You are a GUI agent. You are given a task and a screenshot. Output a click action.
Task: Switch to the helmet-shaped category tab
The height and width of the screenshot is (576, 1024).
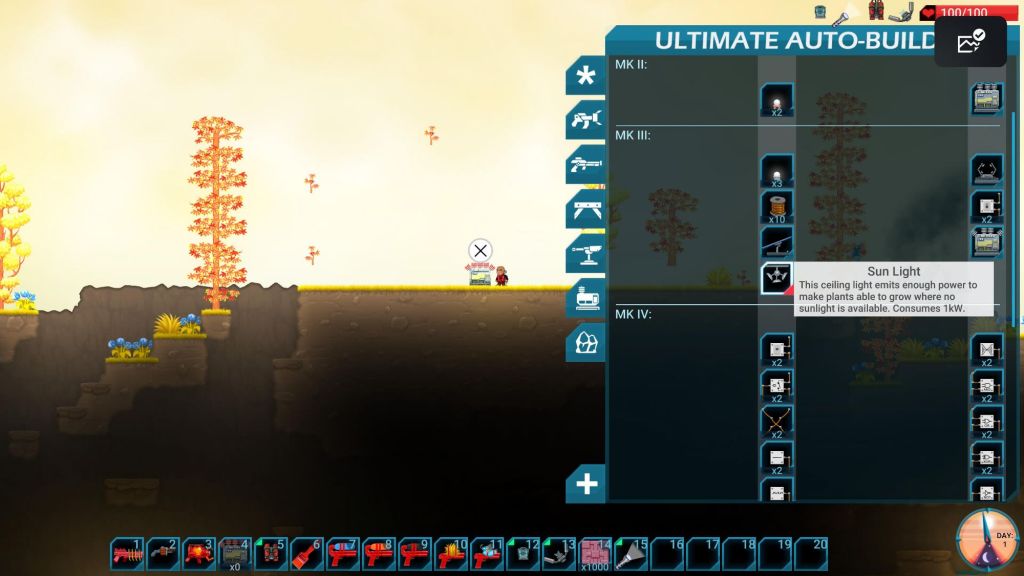click(586, 343)
